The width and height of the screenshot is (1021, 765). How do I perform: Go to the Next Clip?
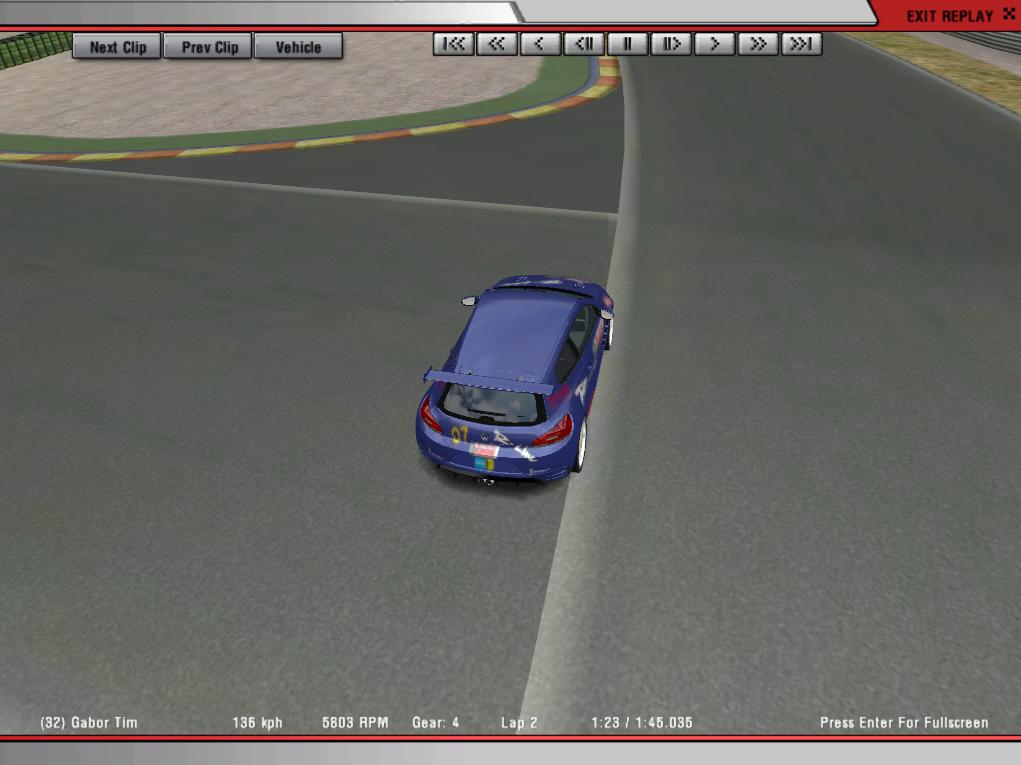(x=117, y=47)
